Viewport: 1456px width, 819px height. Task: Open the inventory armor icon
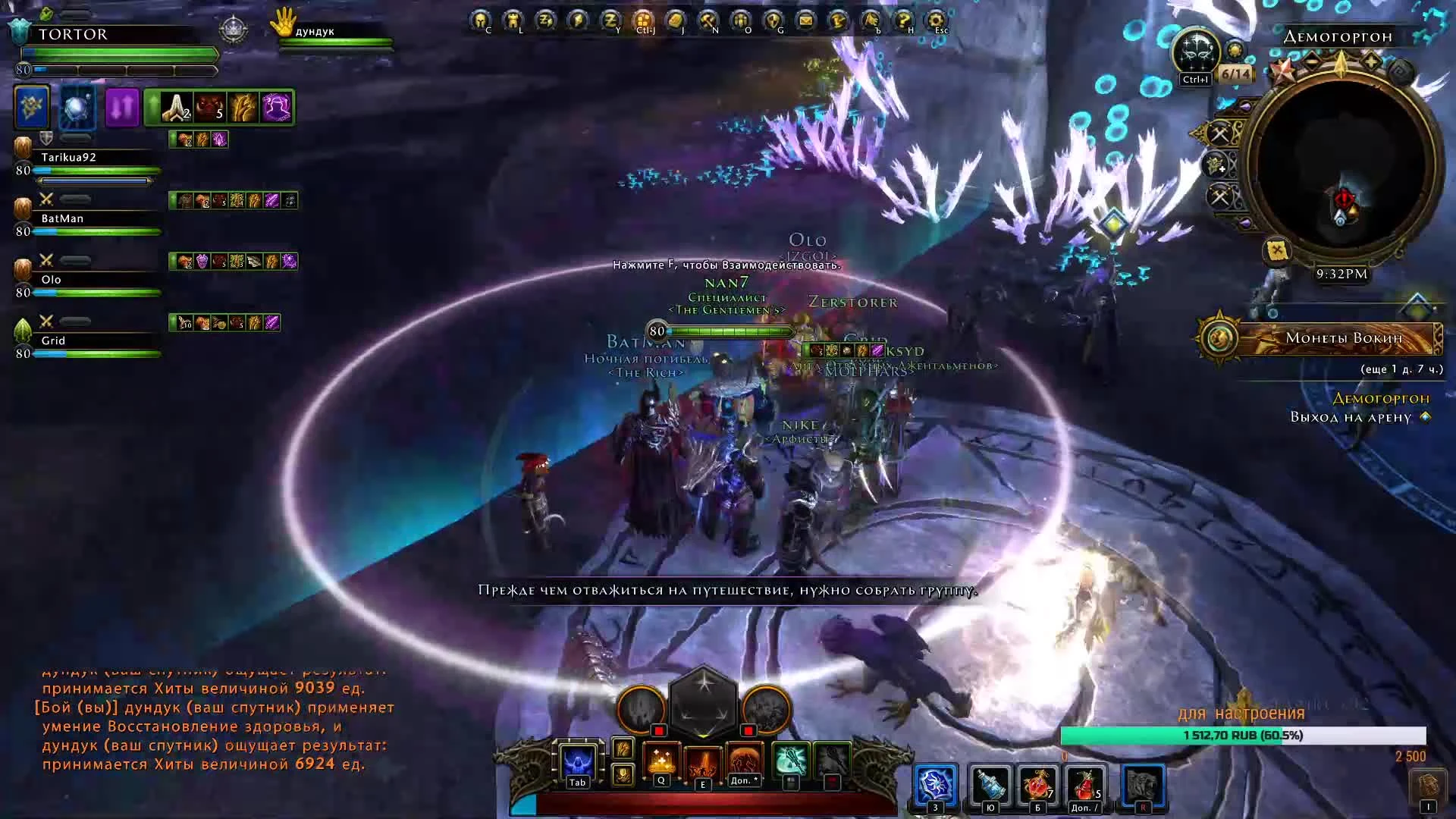click(514, 20)
